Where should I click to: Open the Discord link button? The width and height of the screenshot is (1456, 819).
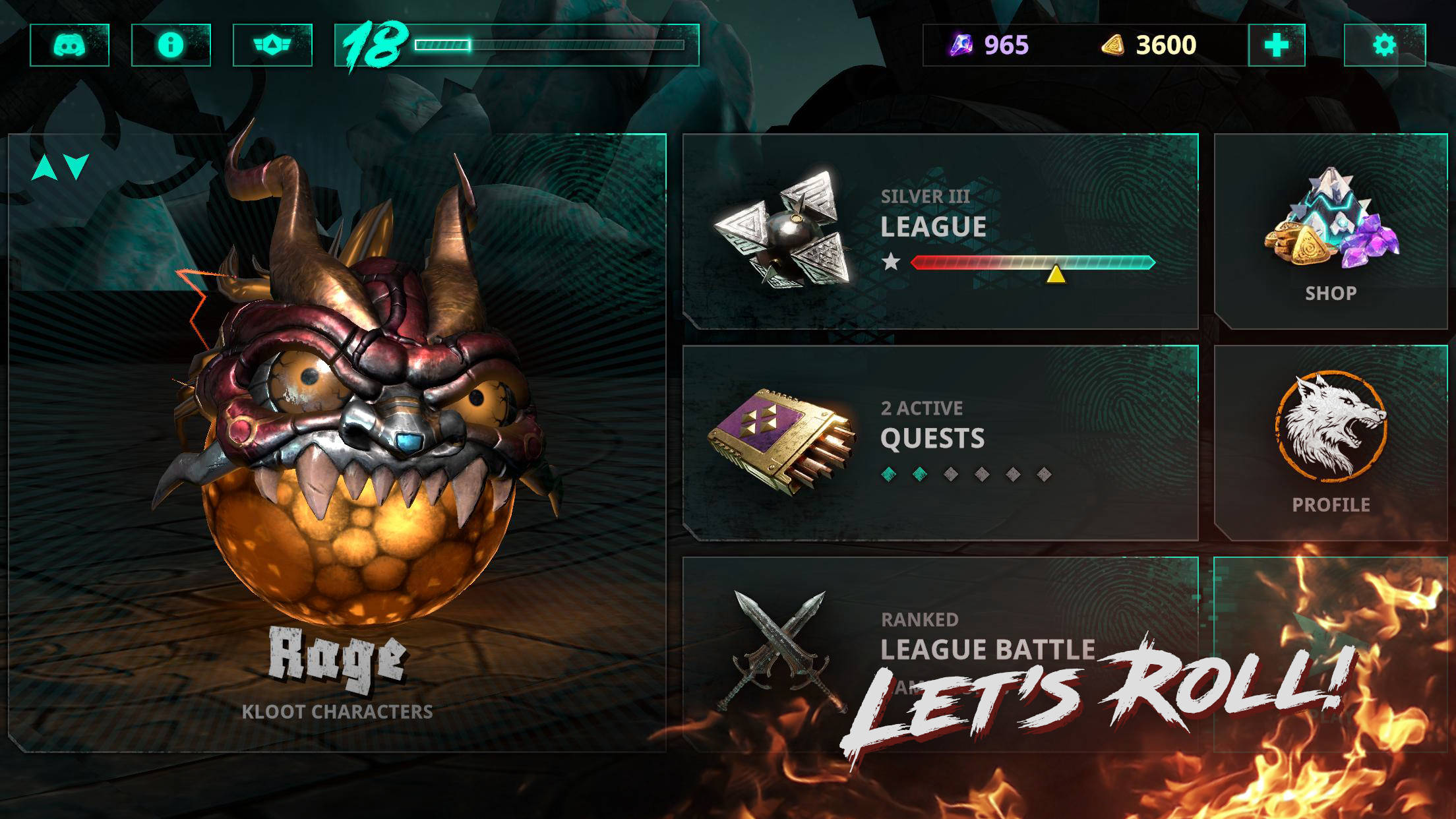[69, 45]
